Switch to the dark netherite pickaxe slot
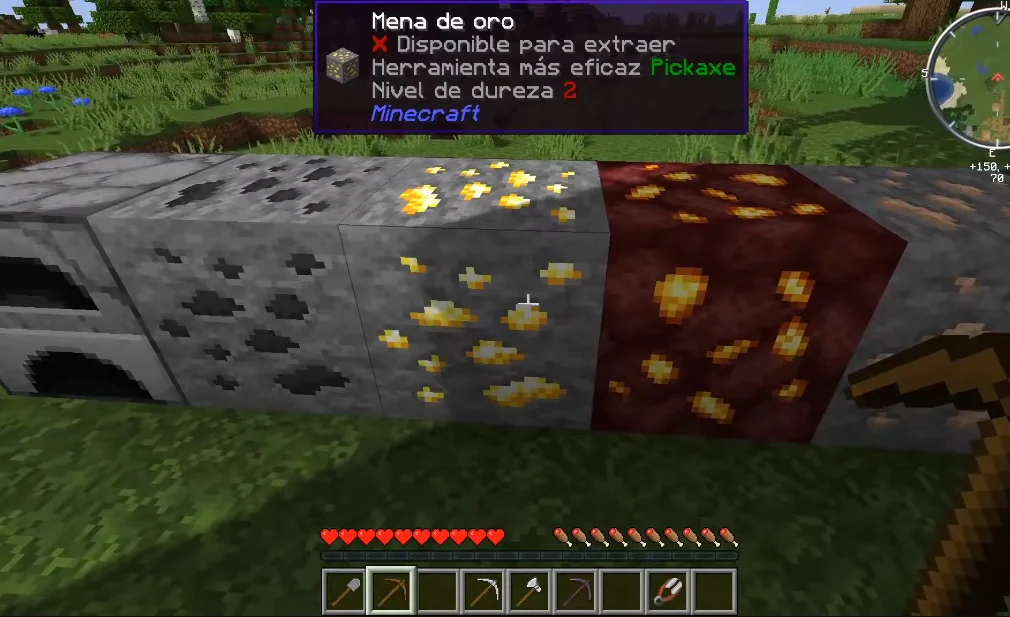This screenshot has height=617, width=1010. click(575, 591)
